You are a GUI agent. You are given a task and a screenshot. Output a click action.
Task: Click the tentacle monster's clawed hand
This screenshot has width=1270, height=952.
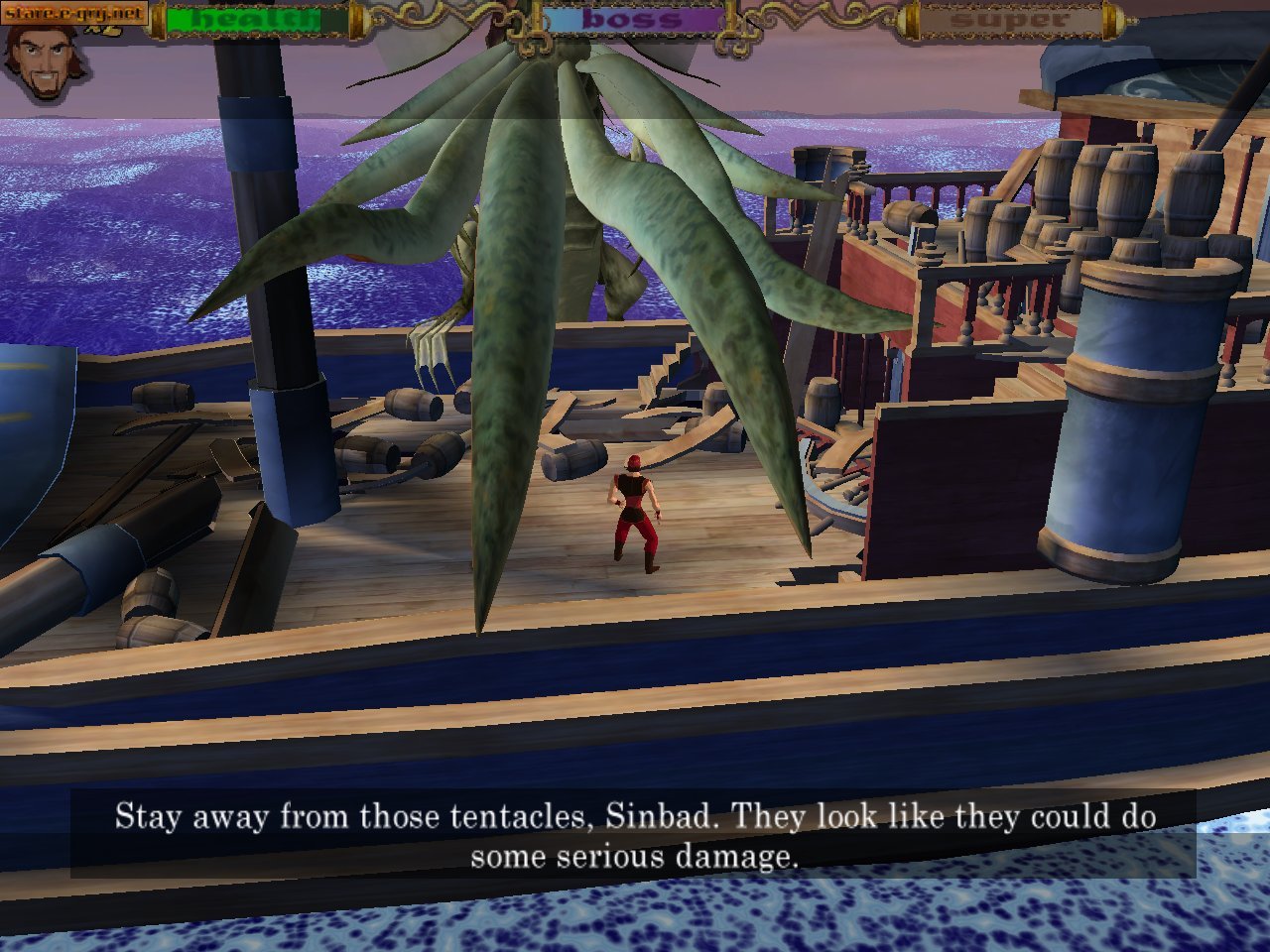tap(434, 347)
